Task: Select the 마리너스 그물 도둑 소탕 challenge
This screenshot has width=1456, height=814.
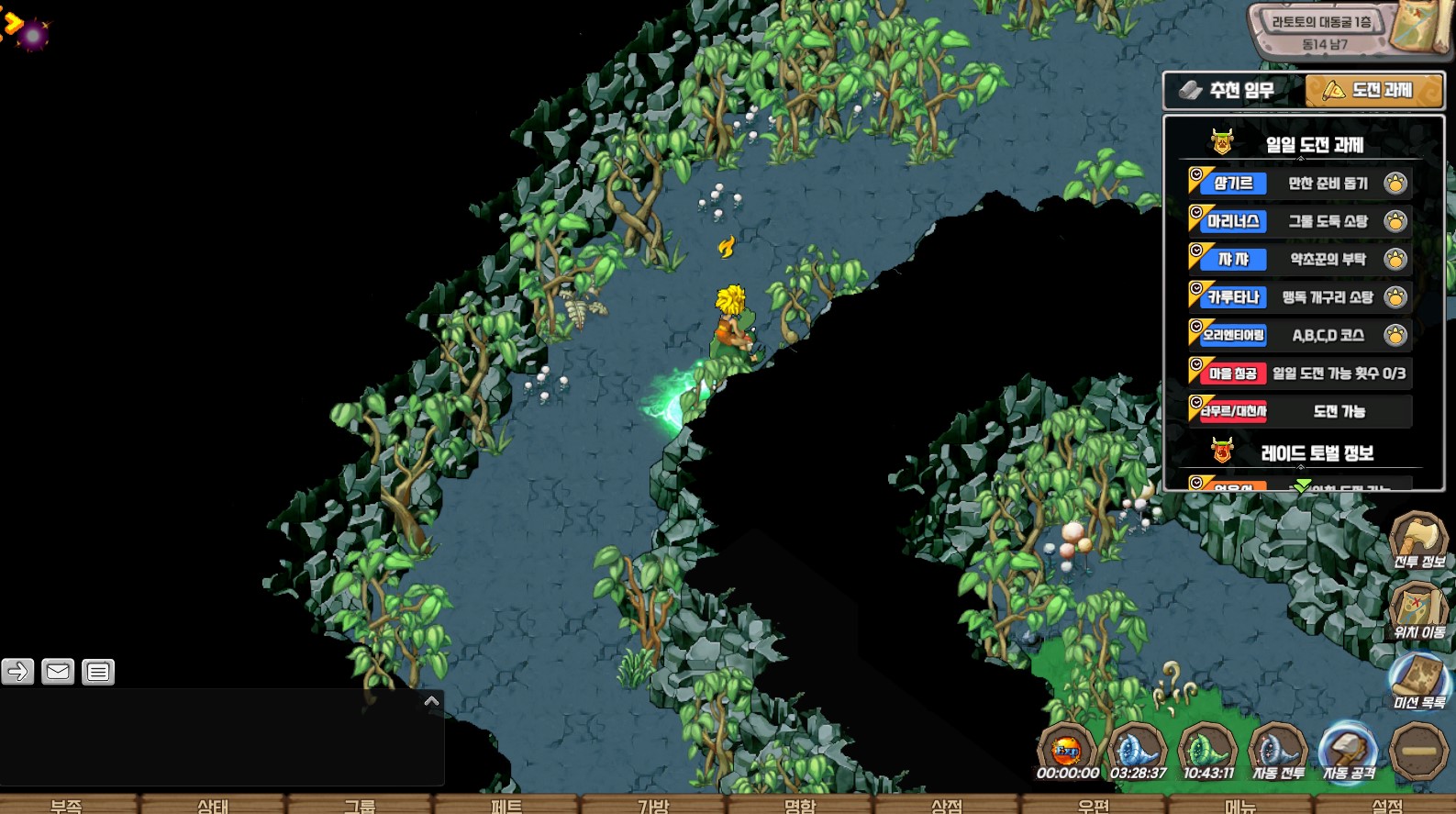Action: [1299, 221]
